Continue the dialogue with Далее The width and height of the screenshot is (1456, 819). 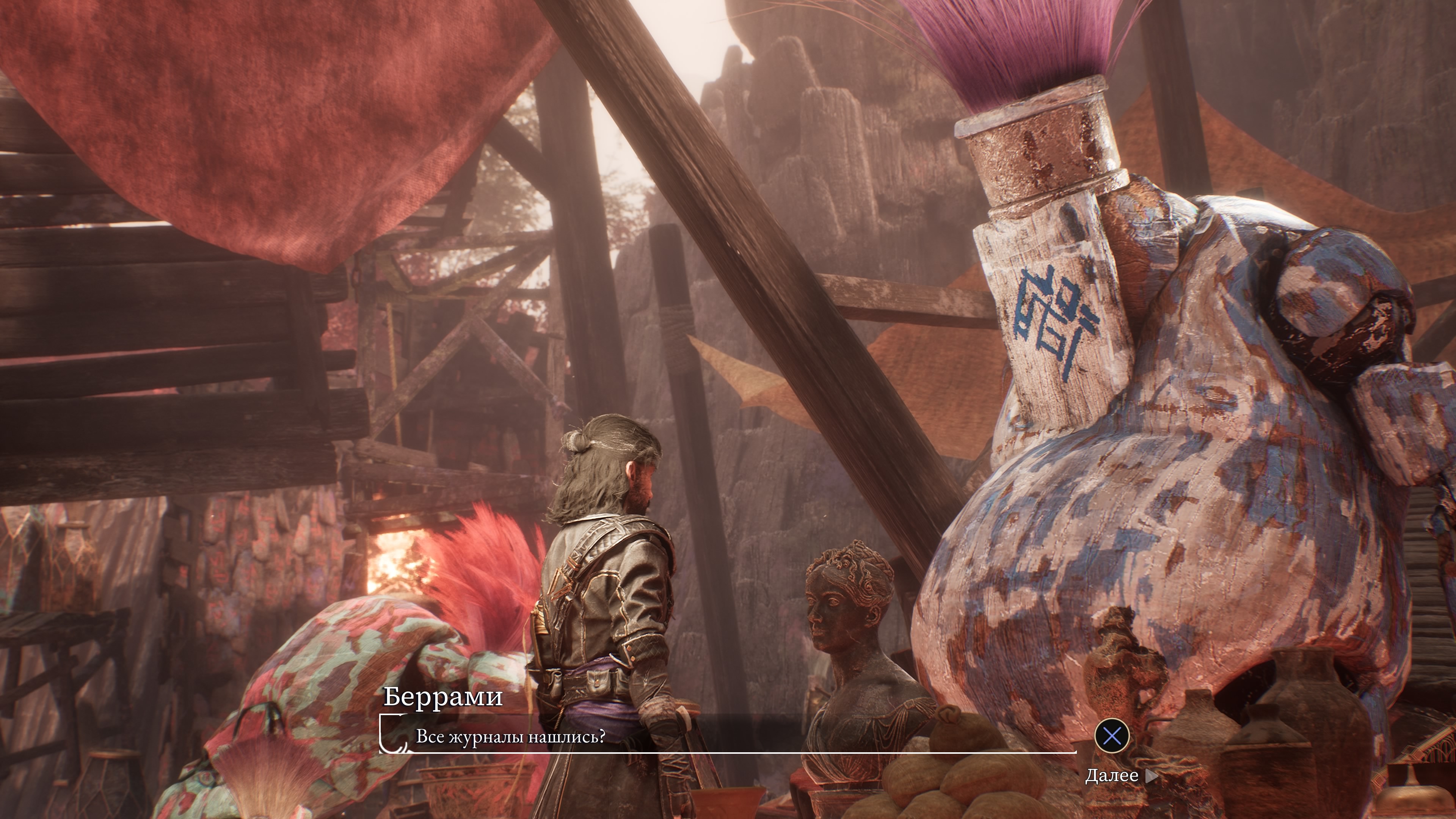1120,775
